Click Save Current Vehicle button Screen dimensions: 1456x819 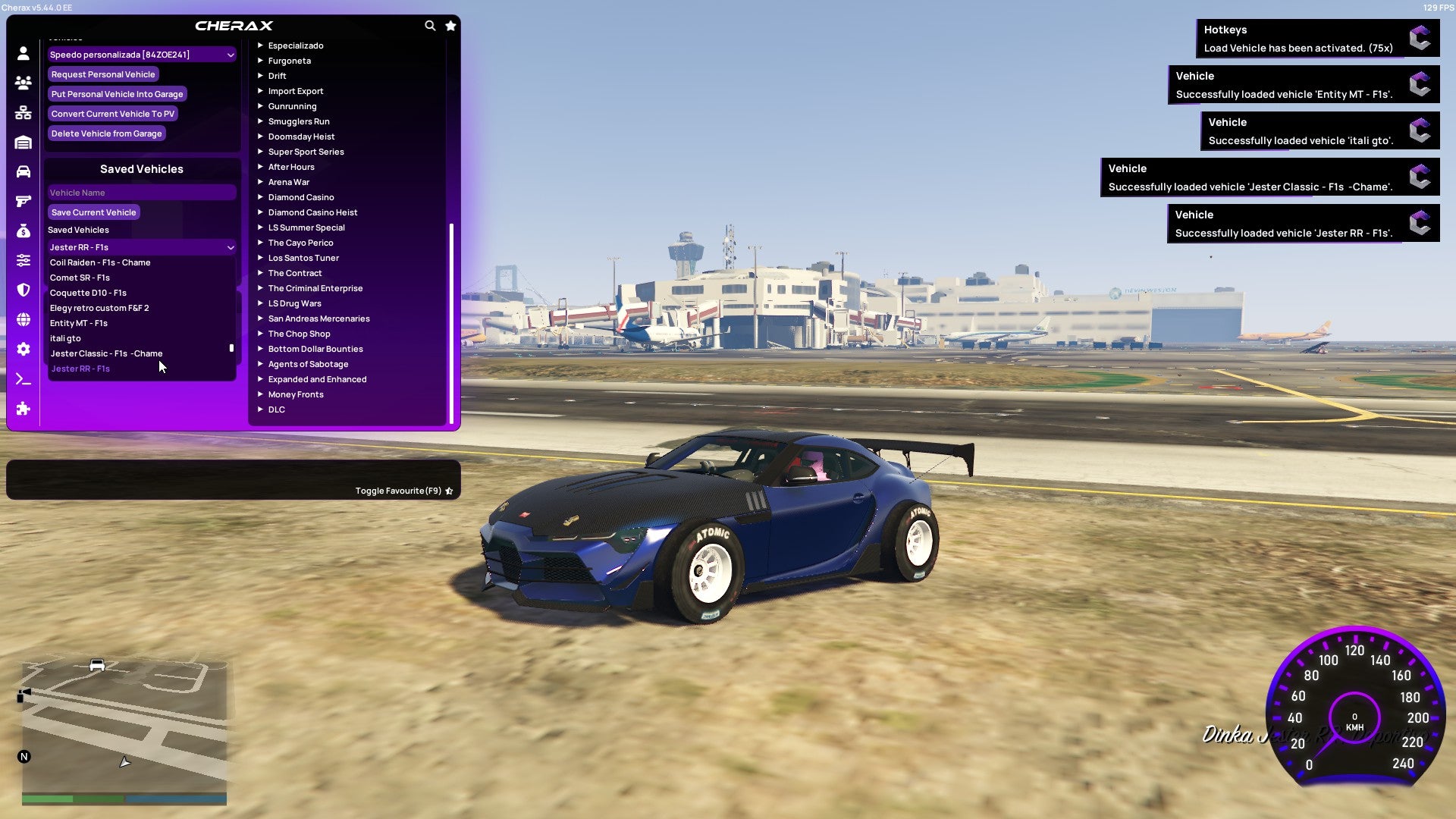point(93,212)
